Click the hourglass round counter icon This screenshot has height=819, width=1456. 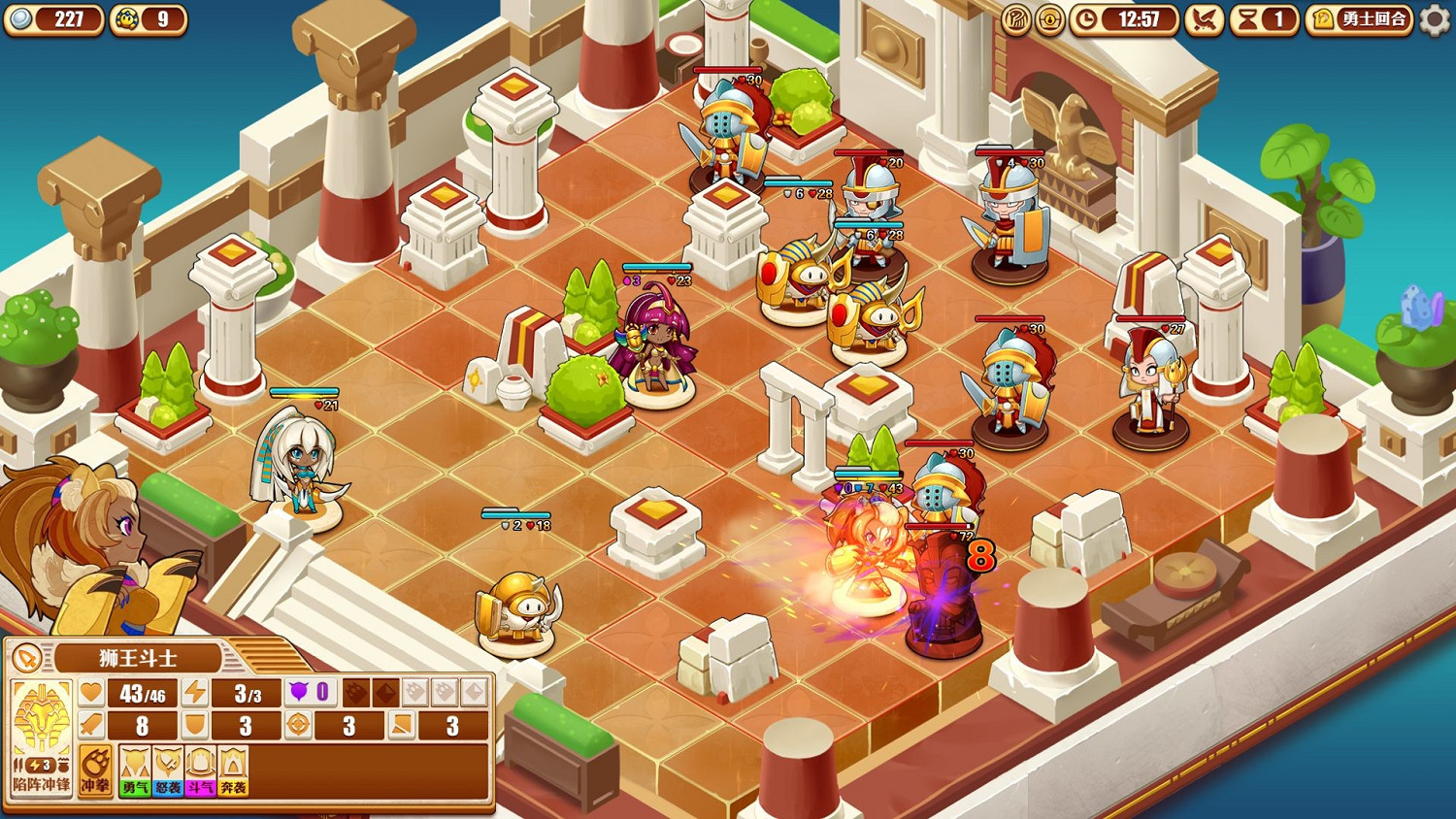tap(1248, 20)
